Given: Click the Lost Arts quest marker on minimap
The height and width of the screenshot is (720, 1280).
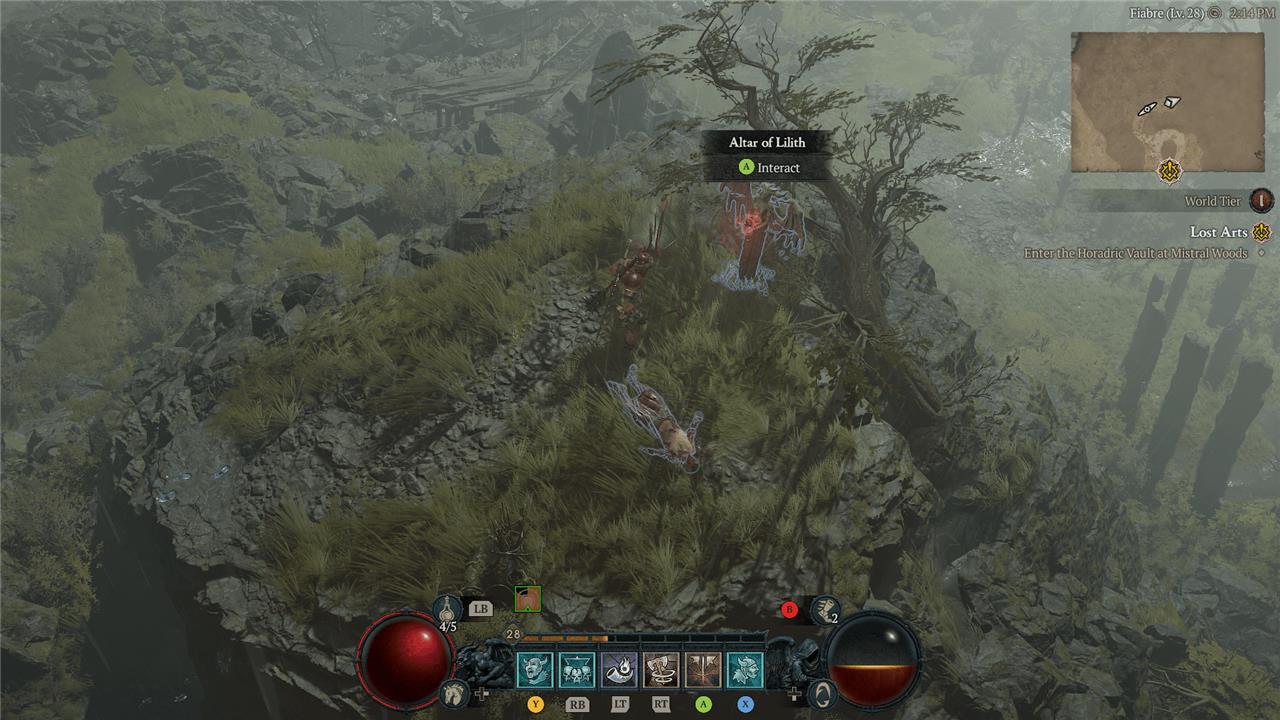Looking at the screenshot, I should (1168, 170).
